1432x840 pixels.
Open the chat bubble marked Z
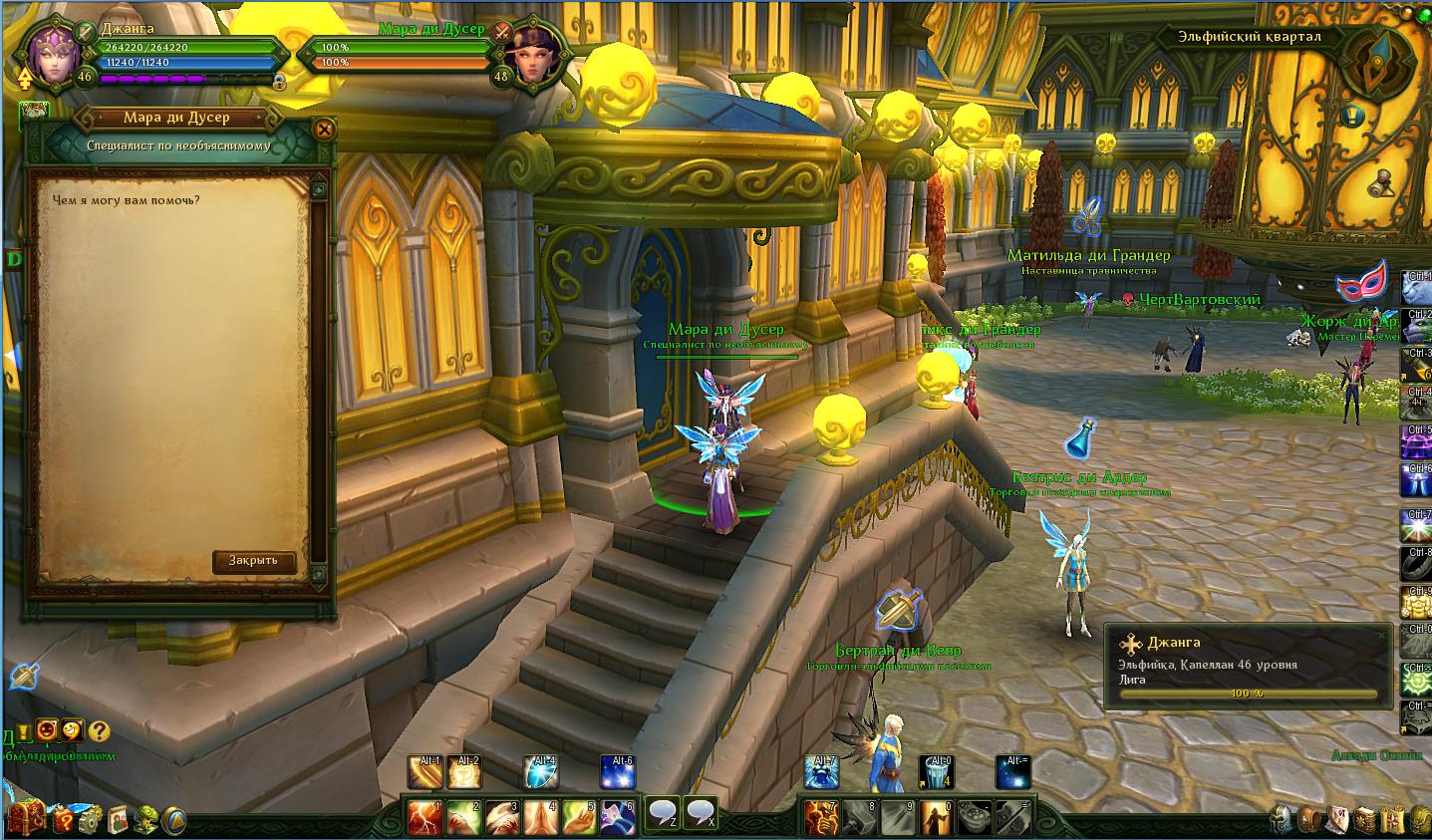(664, 814)
